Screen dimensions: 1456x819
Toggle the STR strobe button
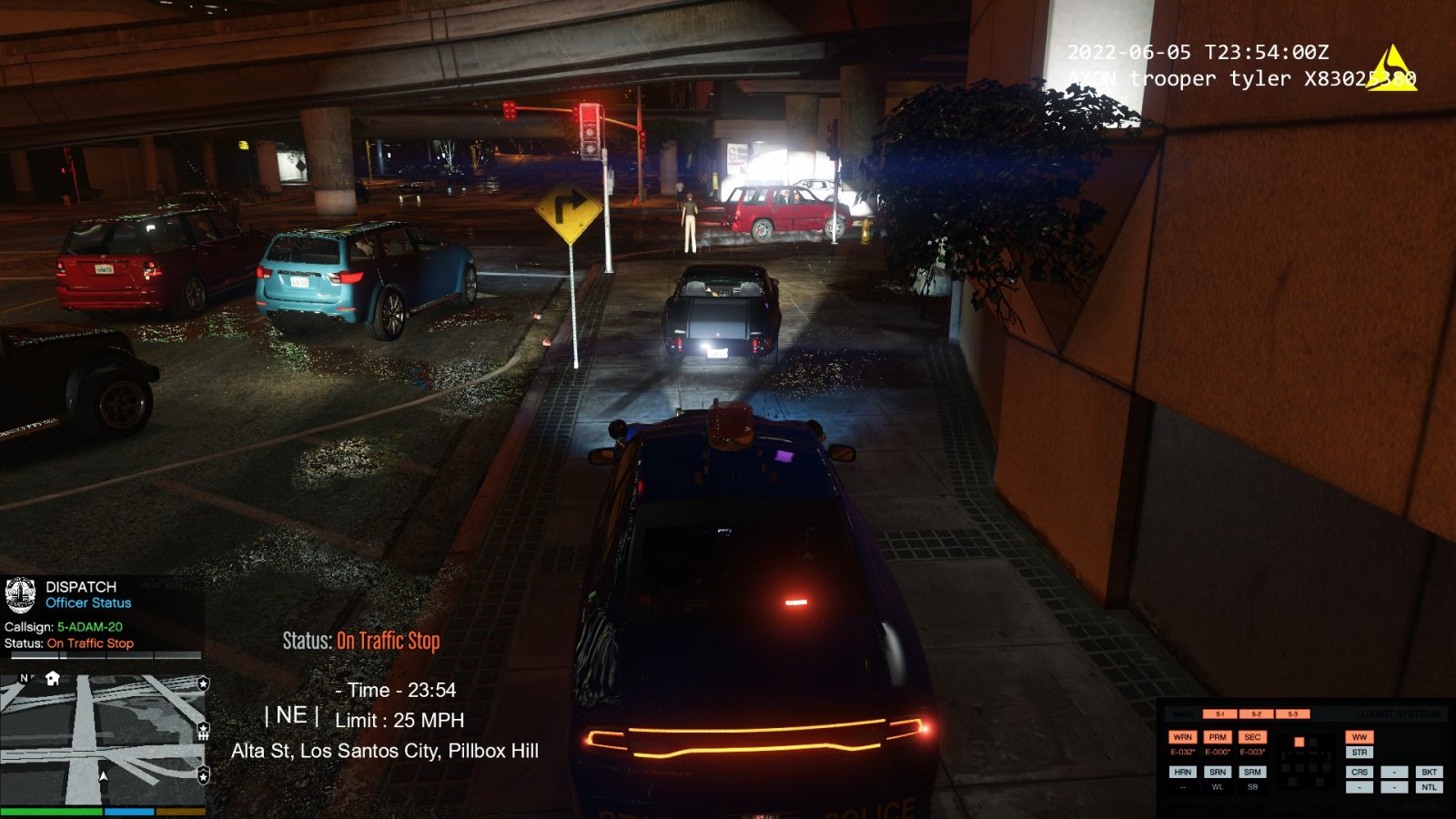1360,753
